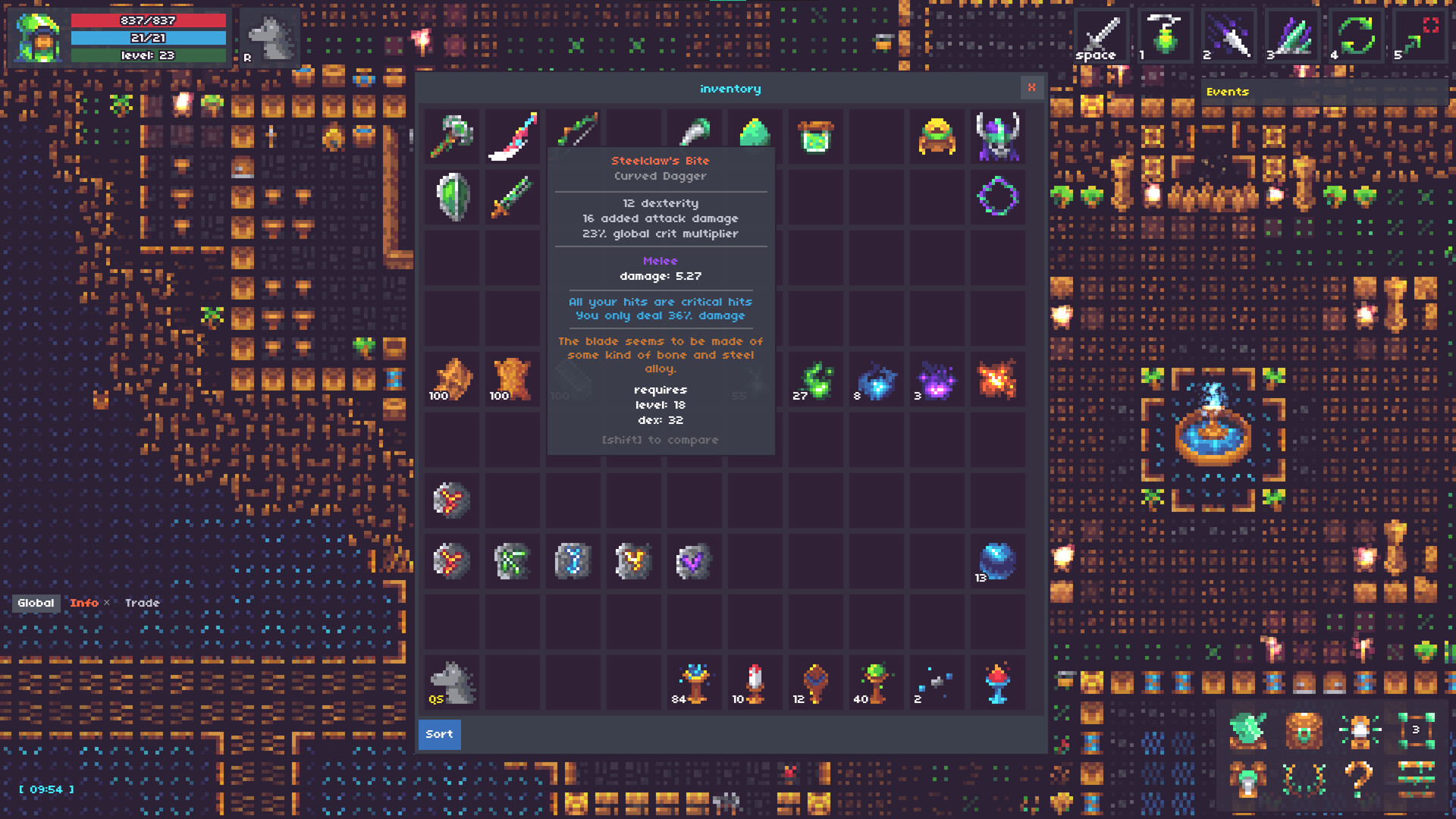Open the Global chat tab
This screenshot has height=819, width=1456.
coord(36,603)
